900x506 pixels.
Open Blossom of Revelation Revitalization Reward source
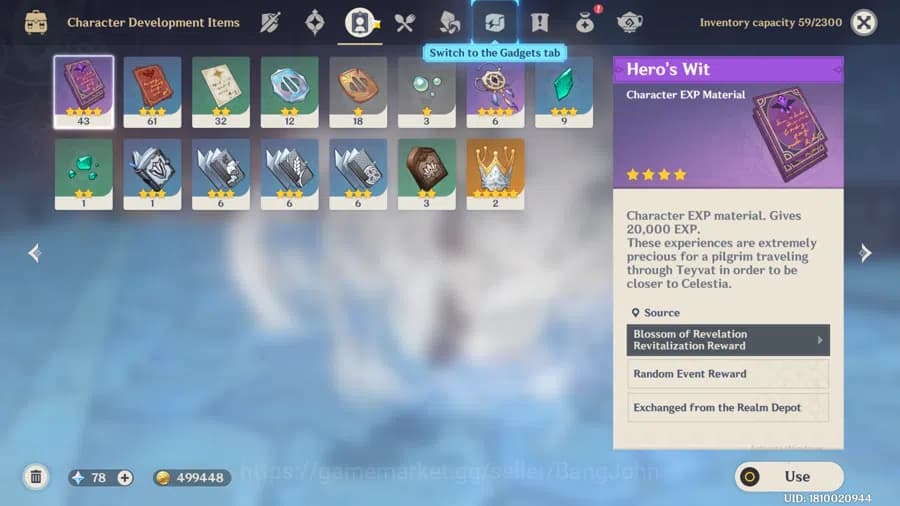click(x=728, y=340)
